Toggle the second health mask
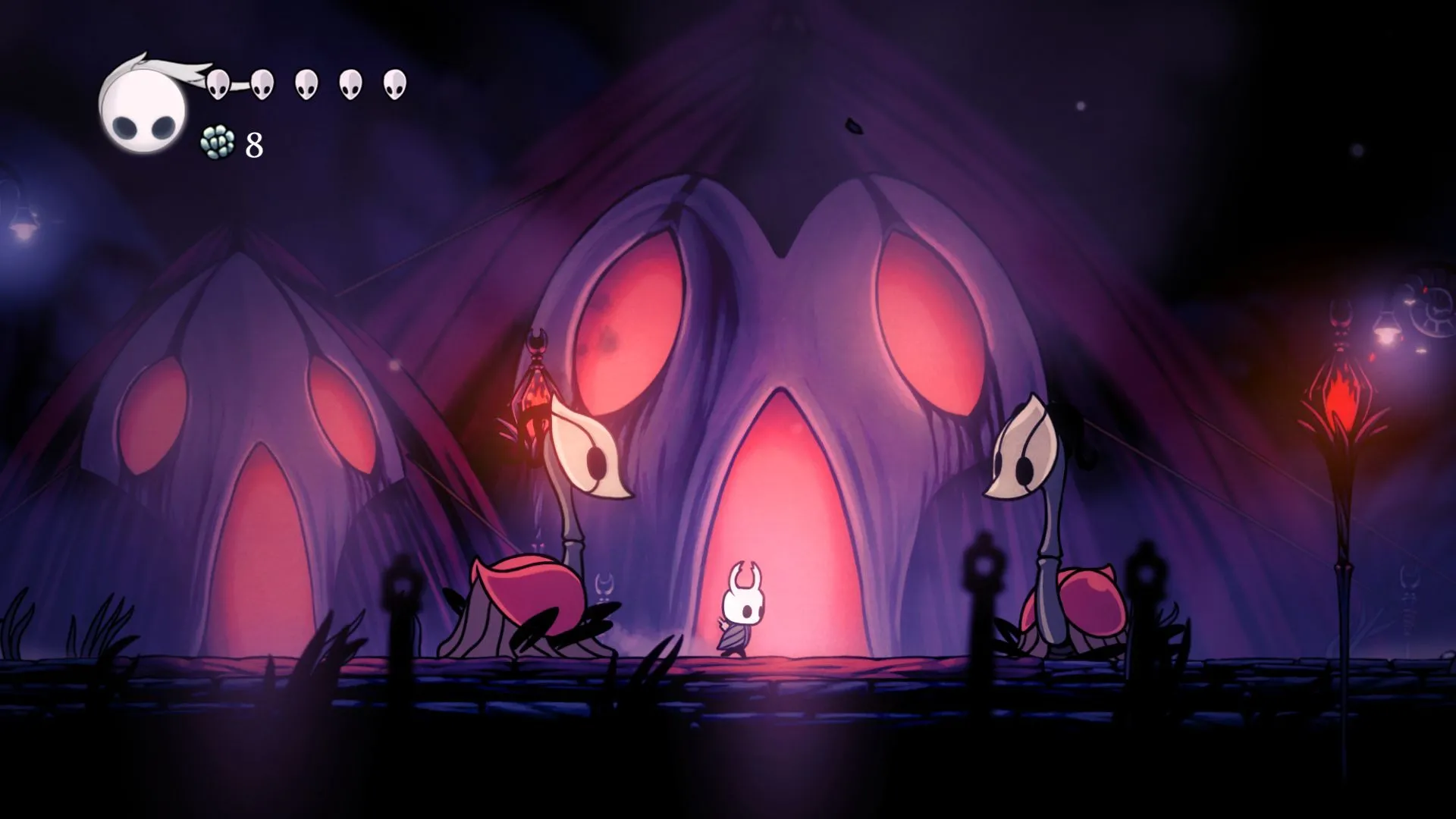Viewport: 1456px width, 819px height. pos(262,83)
